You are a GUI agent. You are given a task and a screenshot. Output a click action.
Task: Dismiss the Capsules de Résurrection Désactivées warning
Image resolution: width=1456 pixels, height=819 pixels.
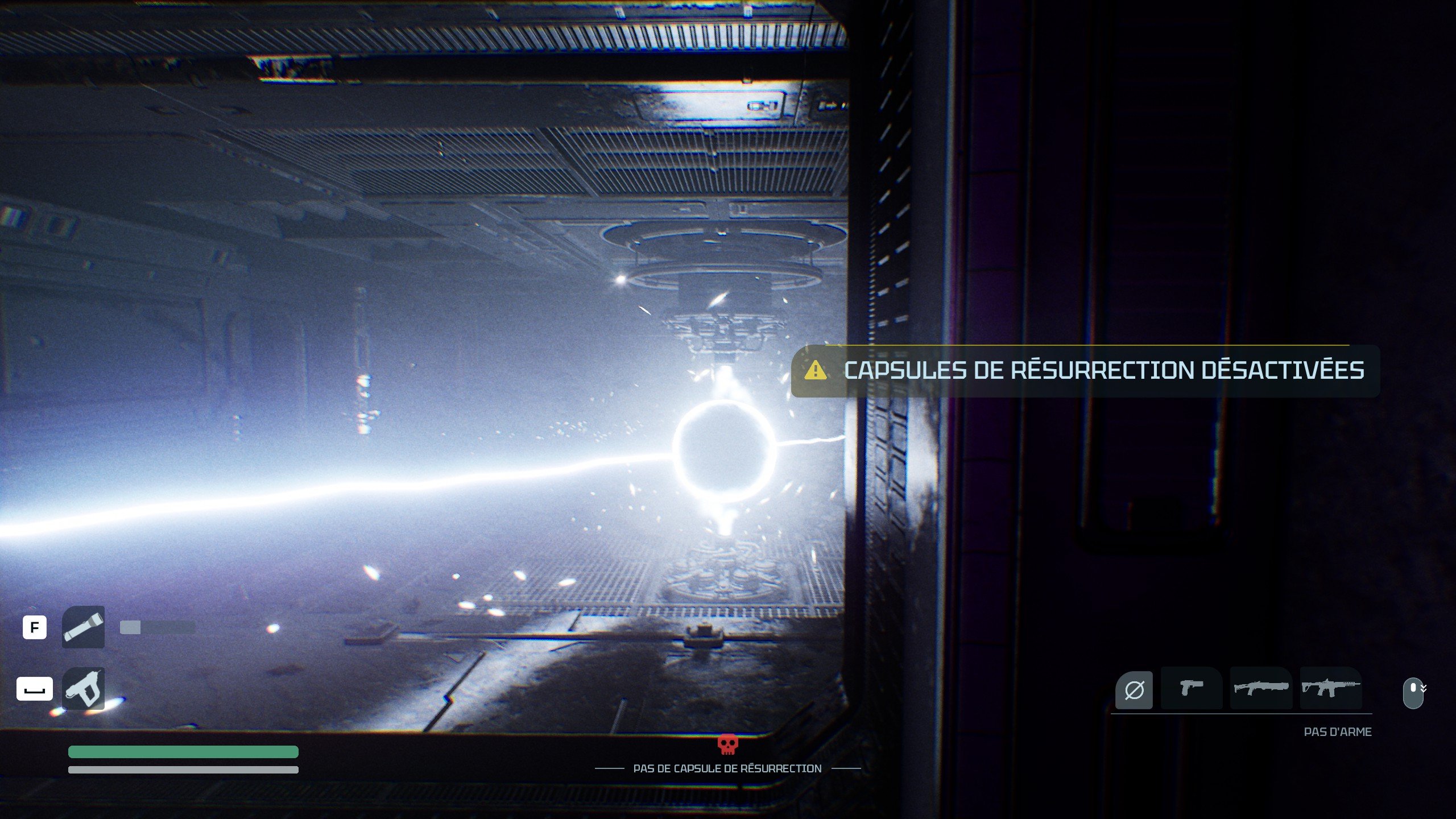coord(1085,371)
